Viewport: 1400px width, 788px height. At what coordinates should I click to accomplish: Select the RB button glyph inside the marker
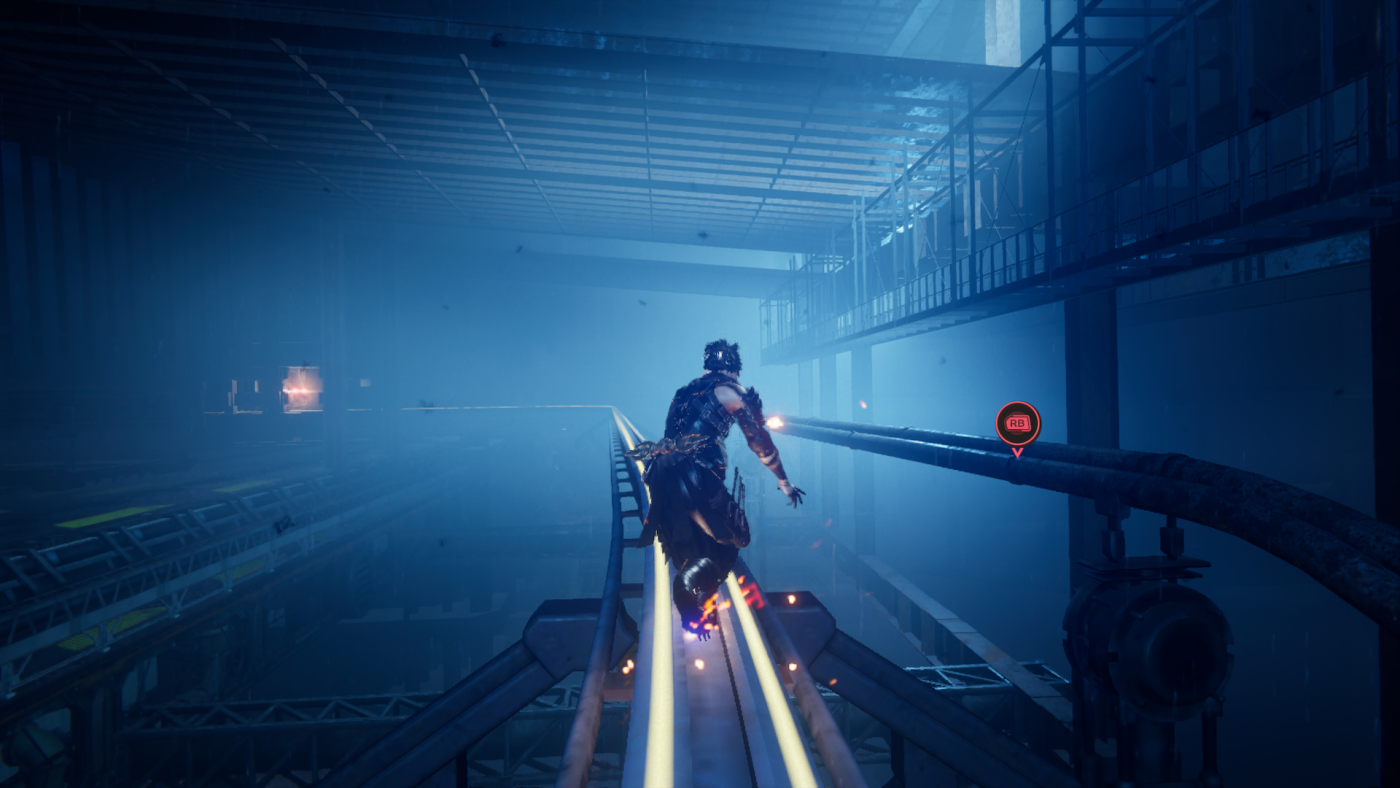tap(1016, 423)
